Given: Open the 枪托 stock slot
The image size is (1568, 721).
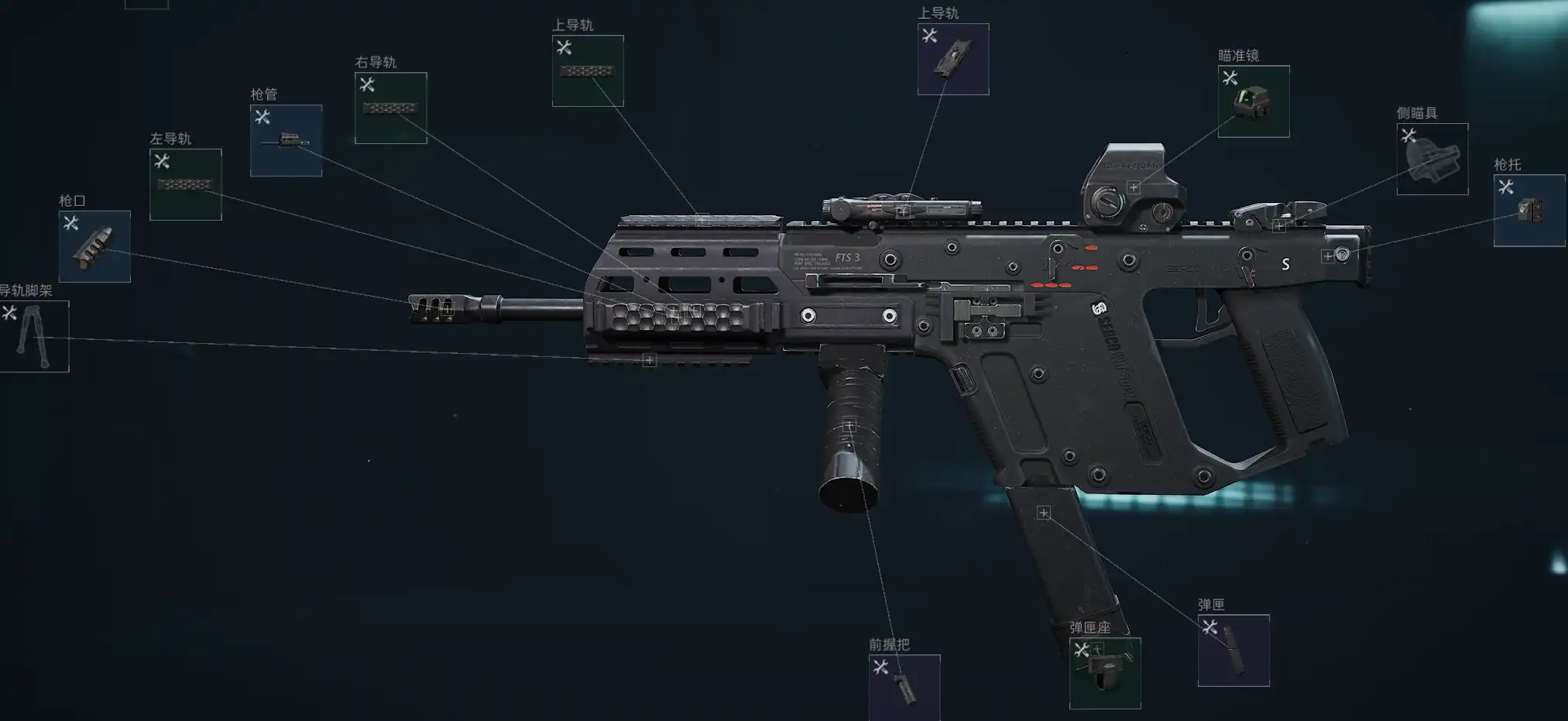Looking at the screenshot, I should [1529, 210].
